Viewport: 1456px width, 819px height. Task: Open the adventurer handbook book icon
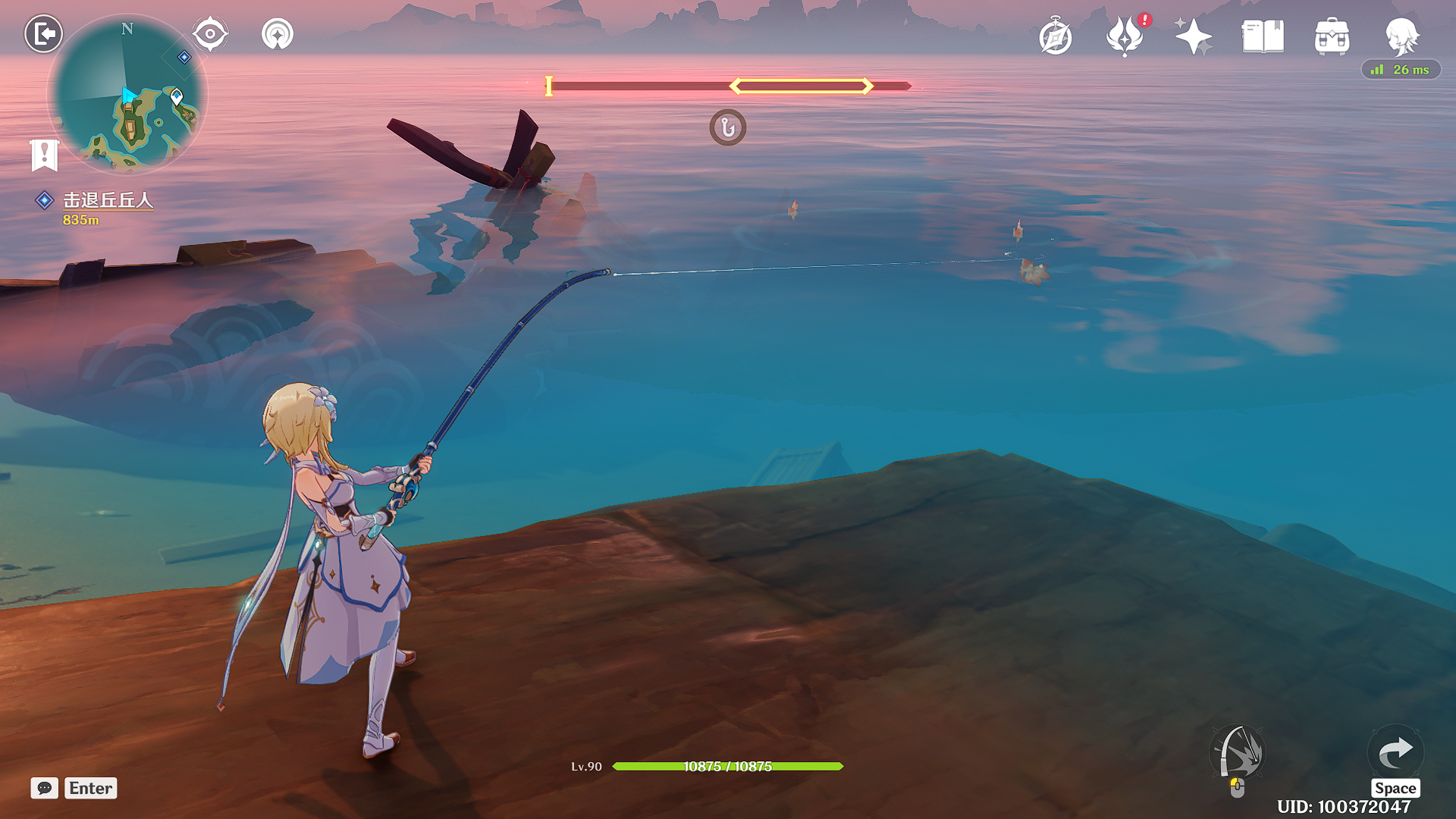coord(1263,36)
